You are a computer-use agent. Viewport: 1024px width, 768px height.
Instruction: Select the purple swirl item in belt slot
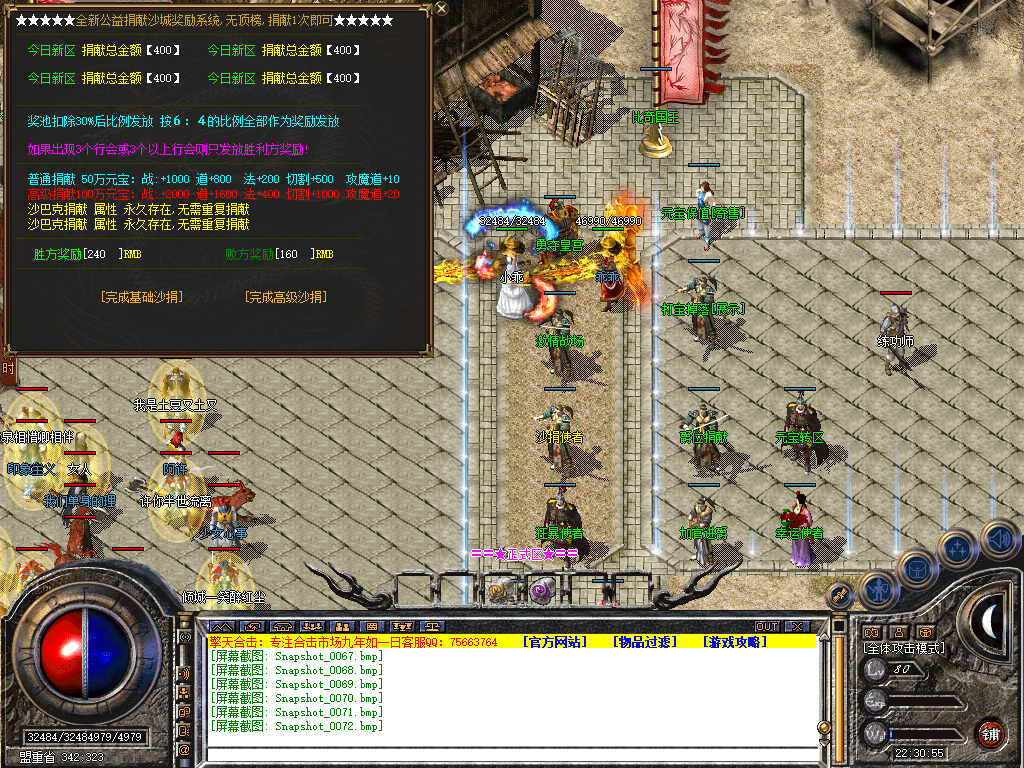click(x=541, y=592)
